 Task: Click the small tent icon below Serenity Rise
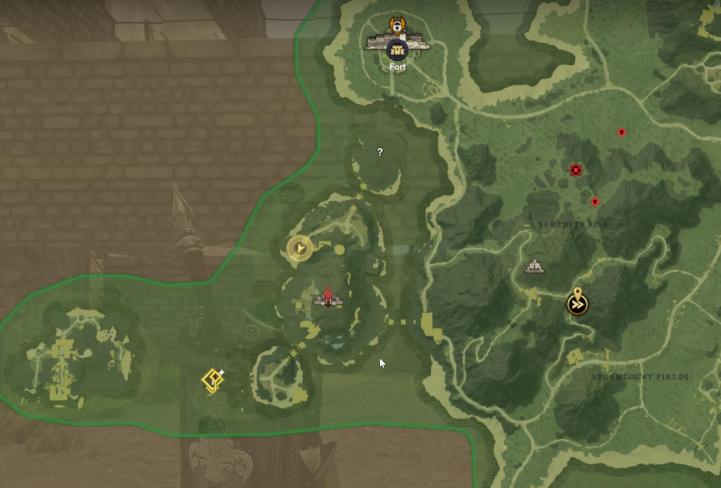534,266
